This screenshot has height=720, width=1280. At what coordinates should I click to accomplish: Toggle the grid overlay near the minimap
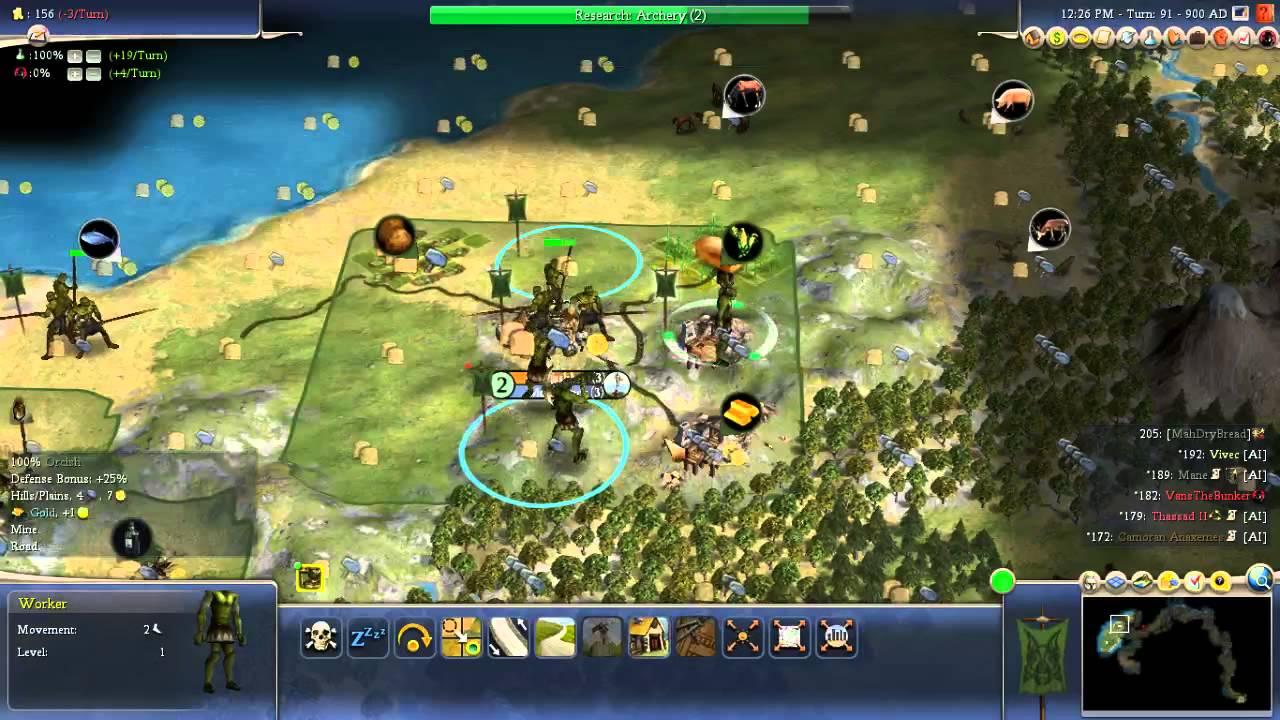click(1116, 581)
